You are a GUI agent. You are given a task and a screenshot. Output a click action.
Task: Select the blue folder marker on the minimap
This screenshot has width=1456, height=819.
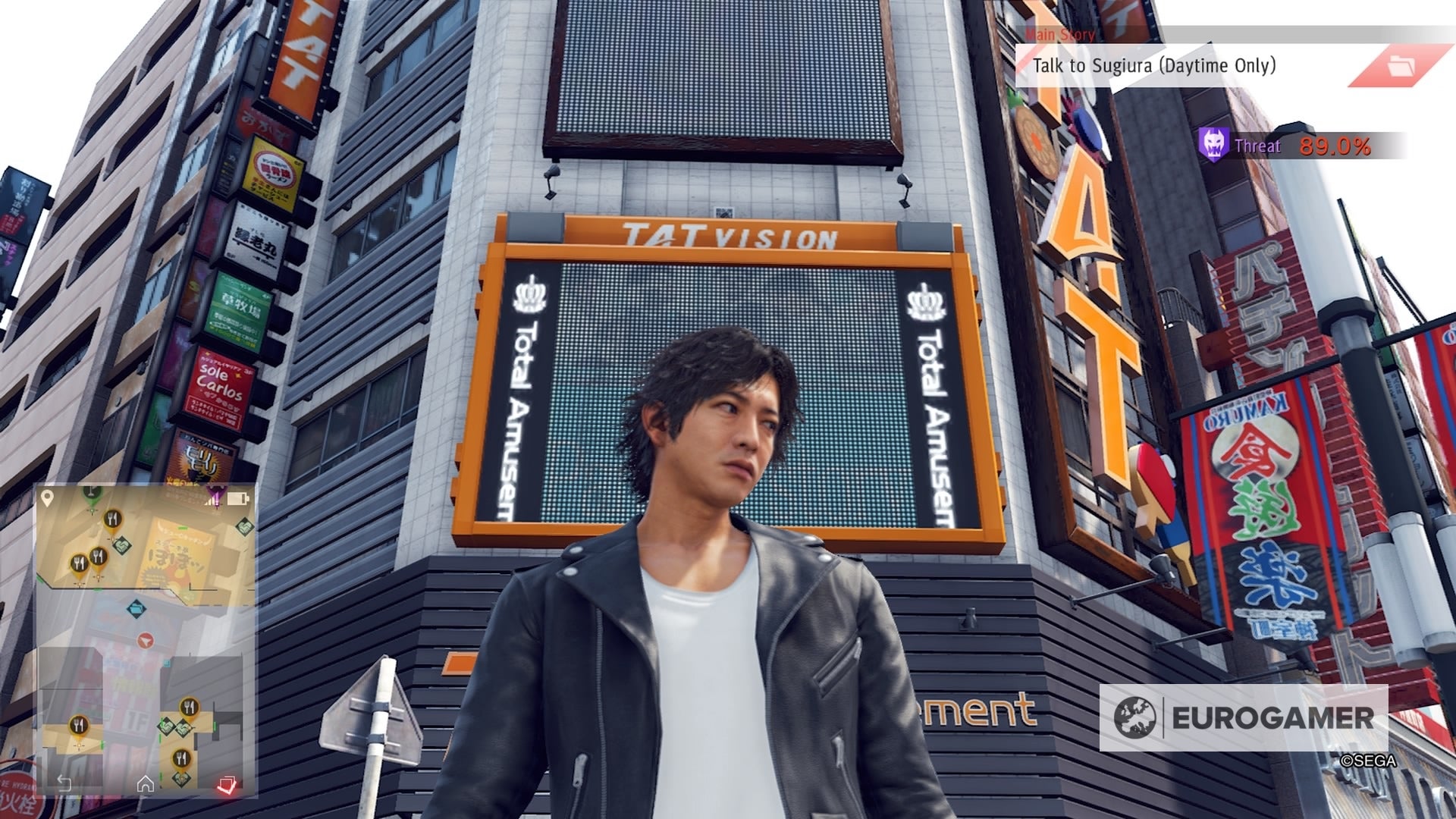tap(136, 607)
